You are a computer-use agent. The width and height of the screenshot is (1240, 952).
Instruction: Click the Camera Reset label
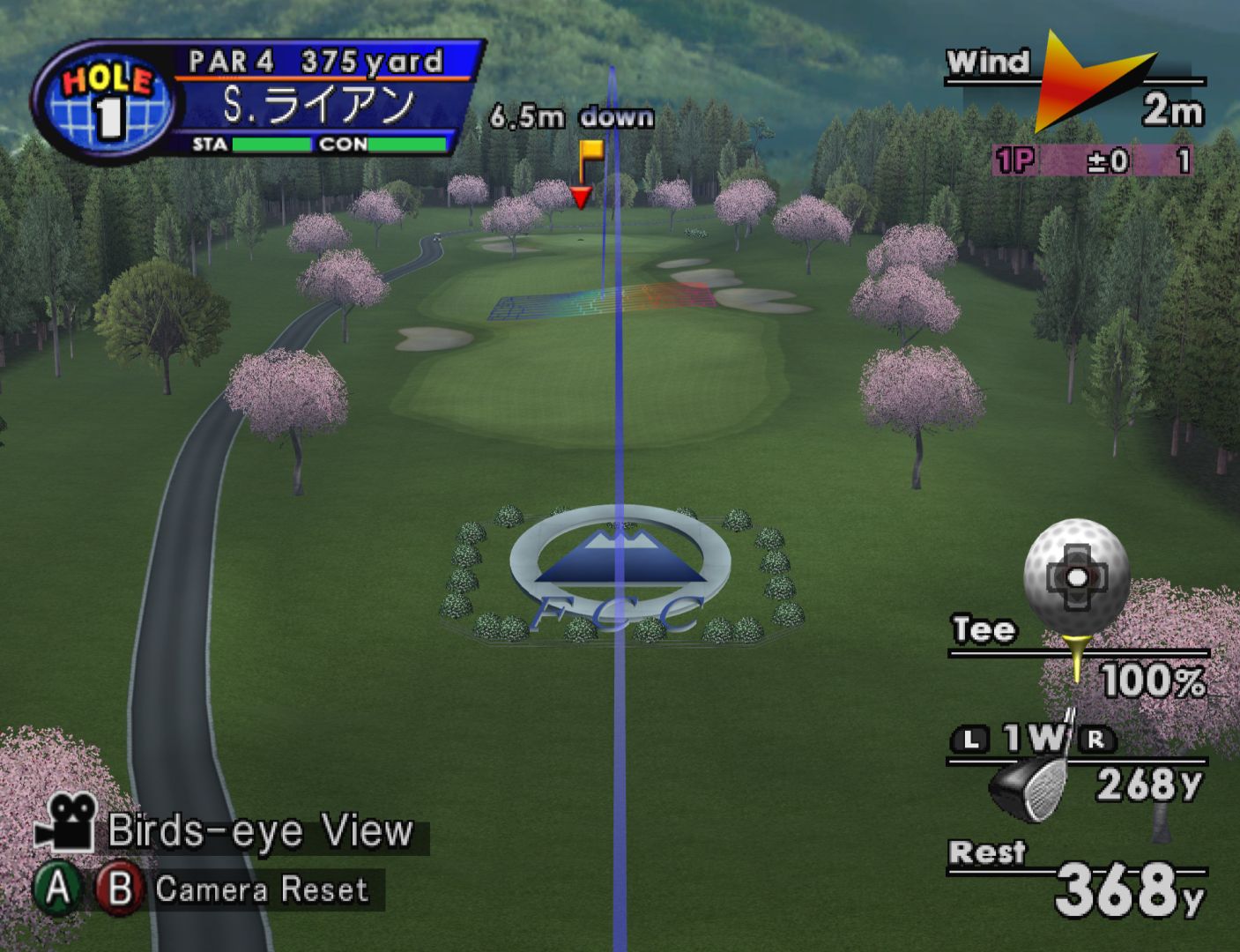261,889
